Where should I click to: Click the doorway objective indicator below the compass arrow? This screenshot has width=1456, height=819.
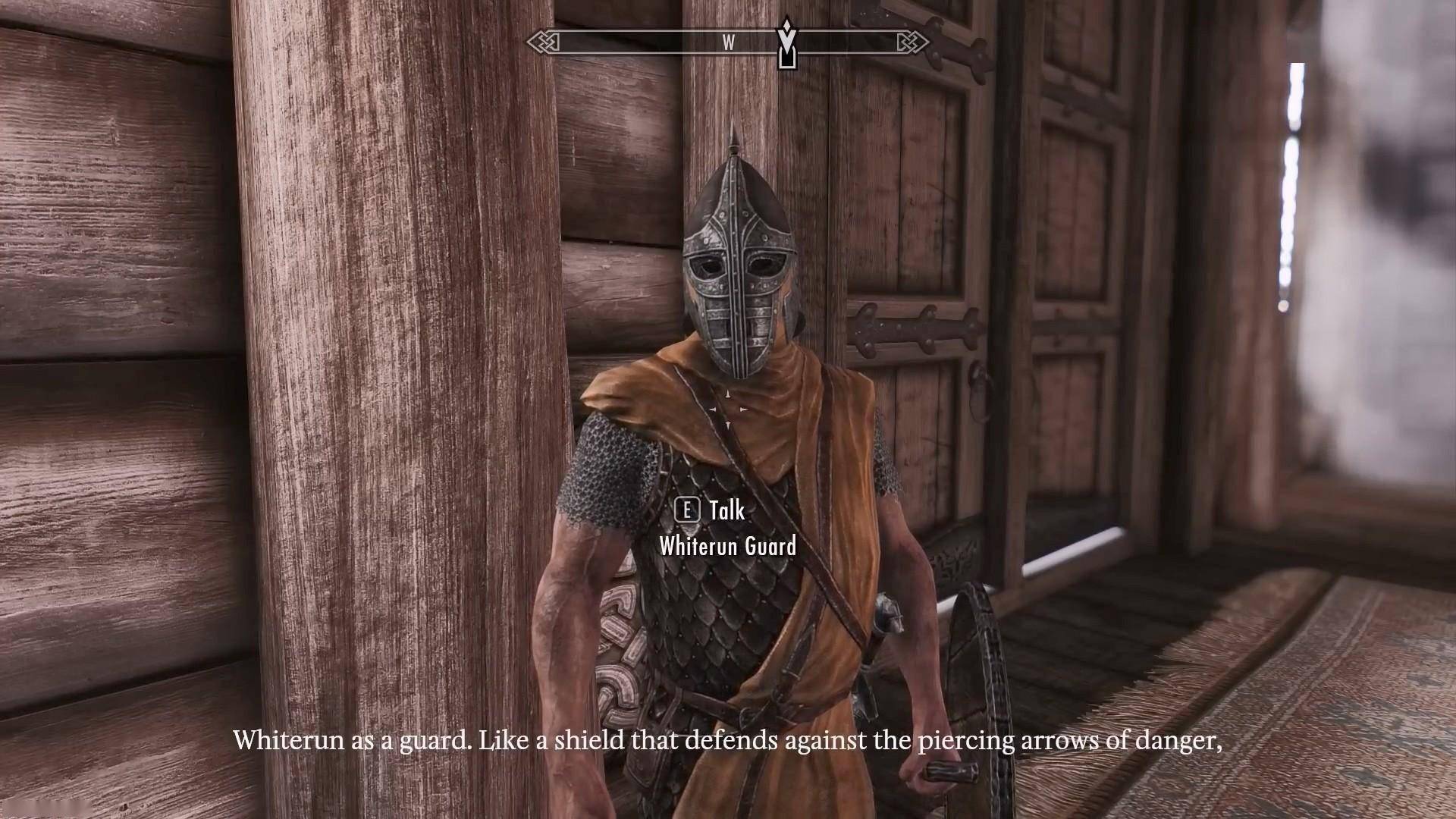[786, 59]
